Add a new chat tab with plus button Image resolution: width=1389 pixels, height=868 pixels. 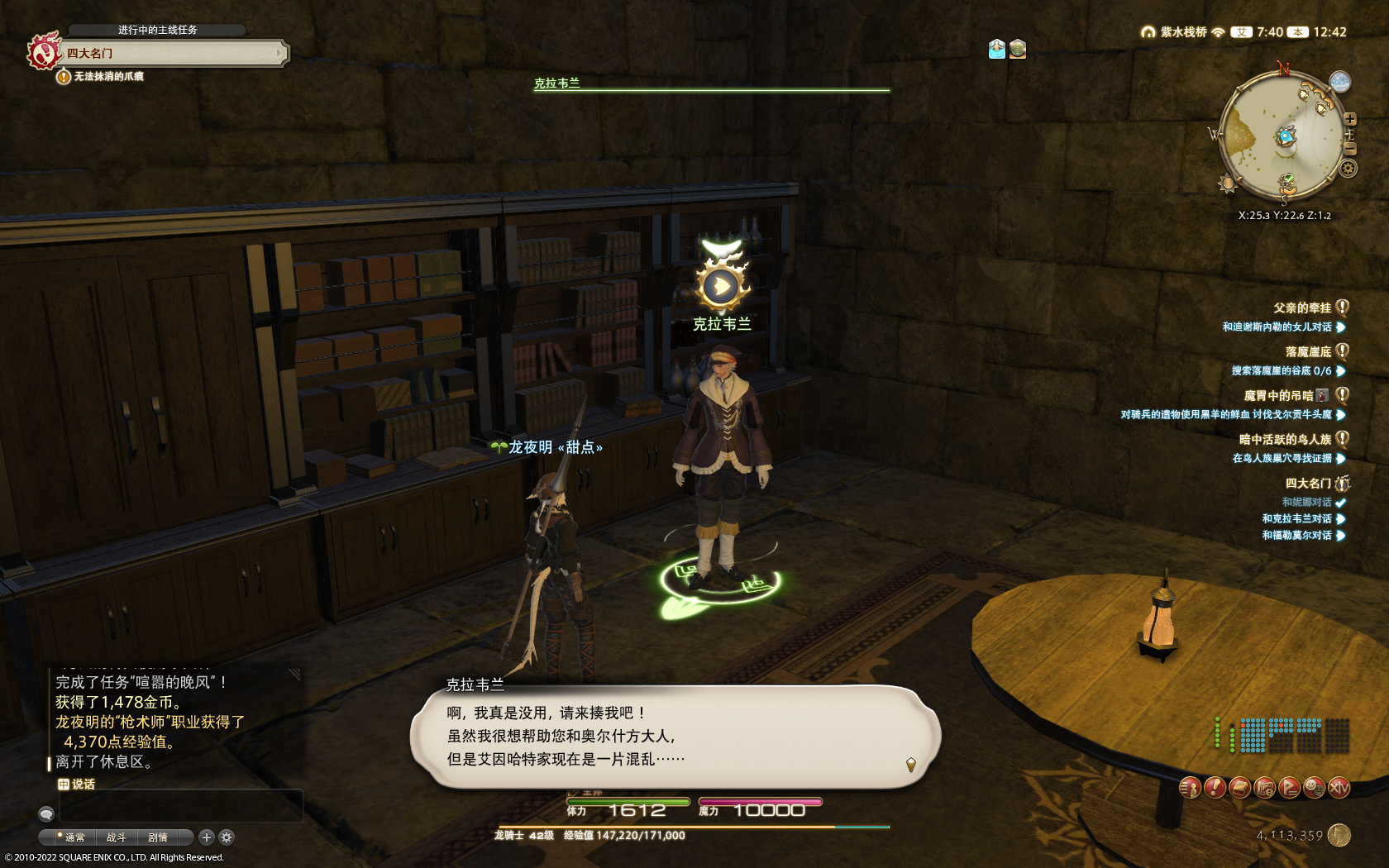tap(207, 837)
